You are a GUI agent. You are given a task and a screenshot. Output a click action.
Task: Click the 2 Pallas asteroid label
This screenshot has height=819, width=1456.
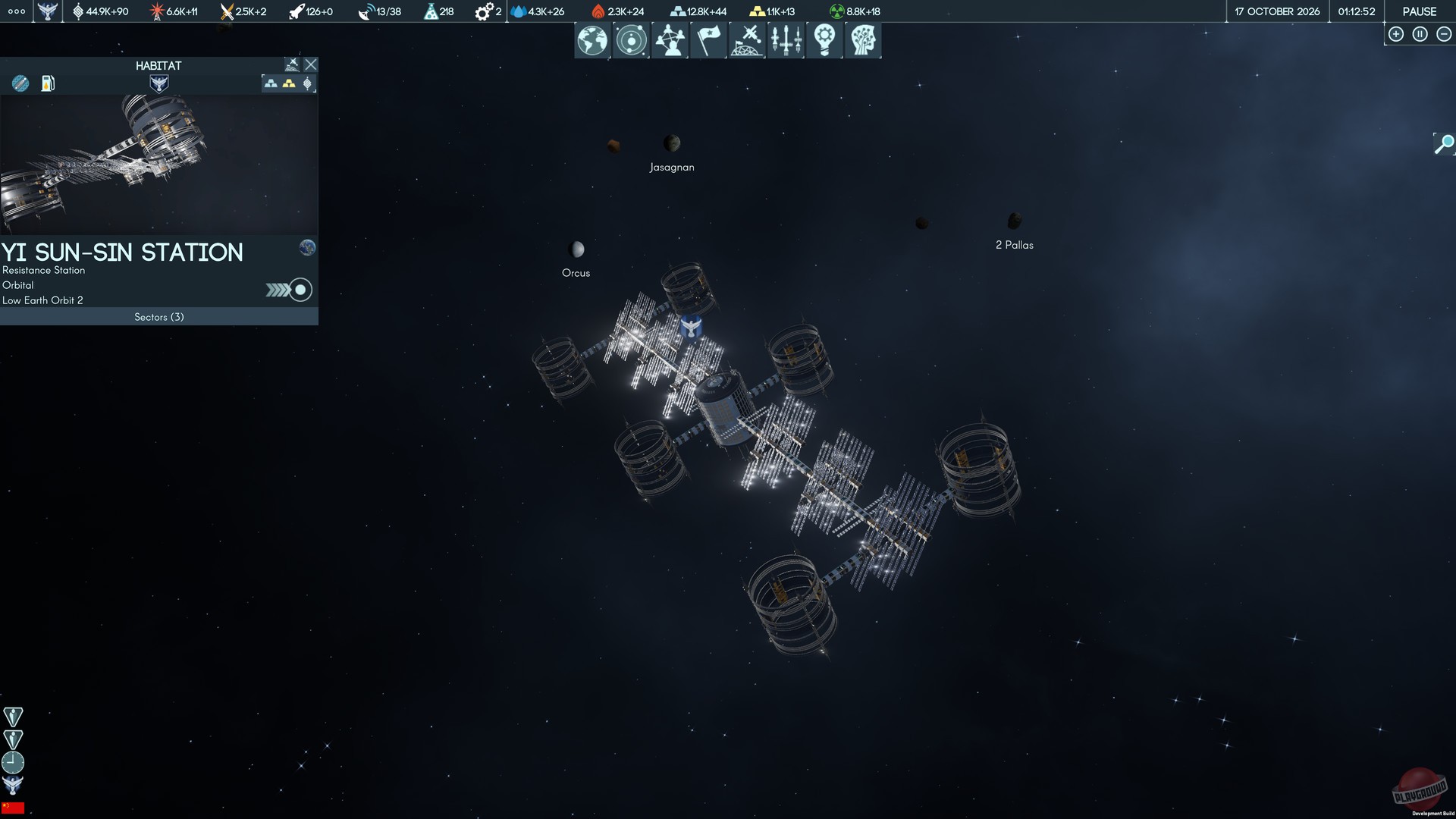1015,244
